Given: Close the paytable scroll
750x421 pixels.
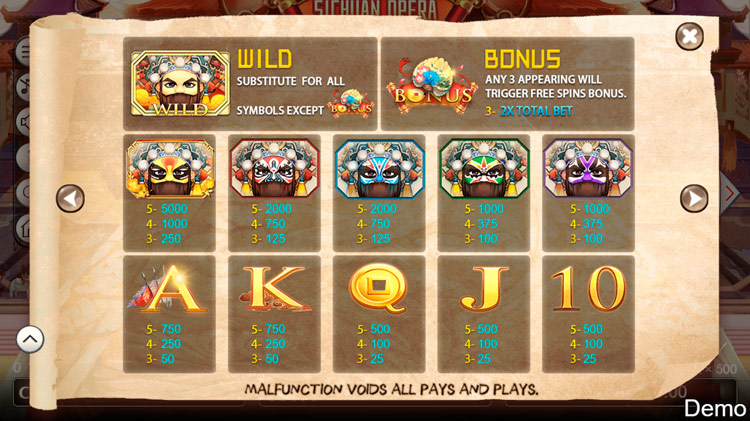Looking at the screenshot, I should coord(689,38).
